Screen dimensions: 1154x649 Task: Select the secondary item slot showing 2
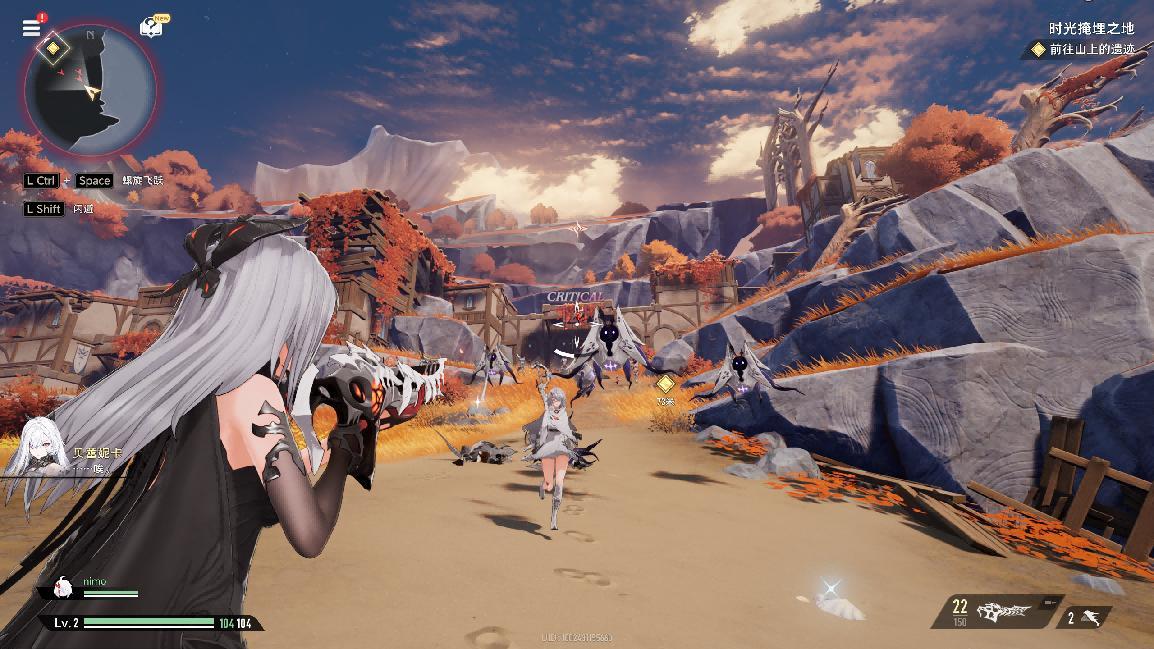pos(1083,618)
